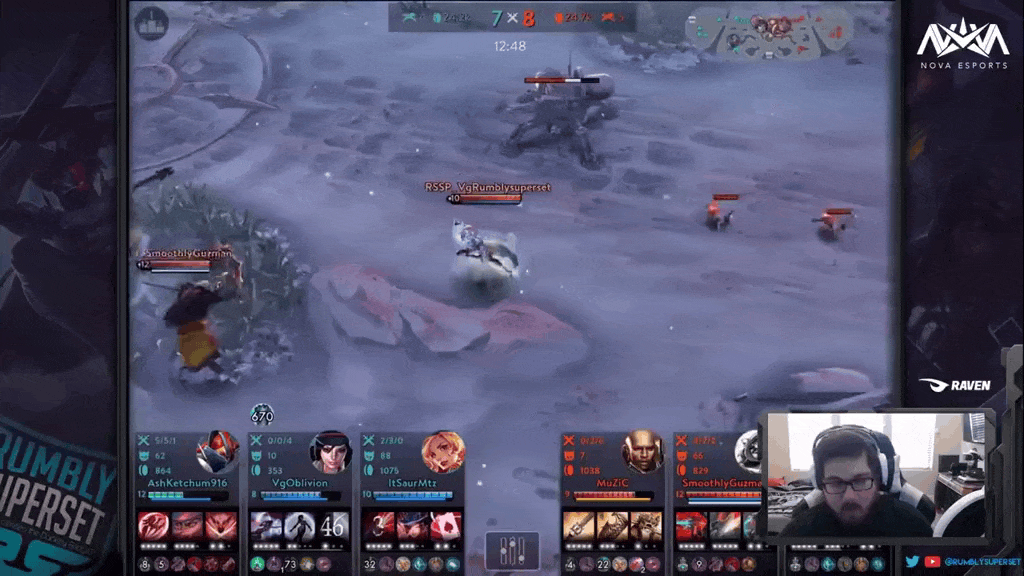Image resolution: width=1024 pixels, height=576 pixels.
Task: Select AshKetchum916's hero portrait
Action: [x=217, y=452]
